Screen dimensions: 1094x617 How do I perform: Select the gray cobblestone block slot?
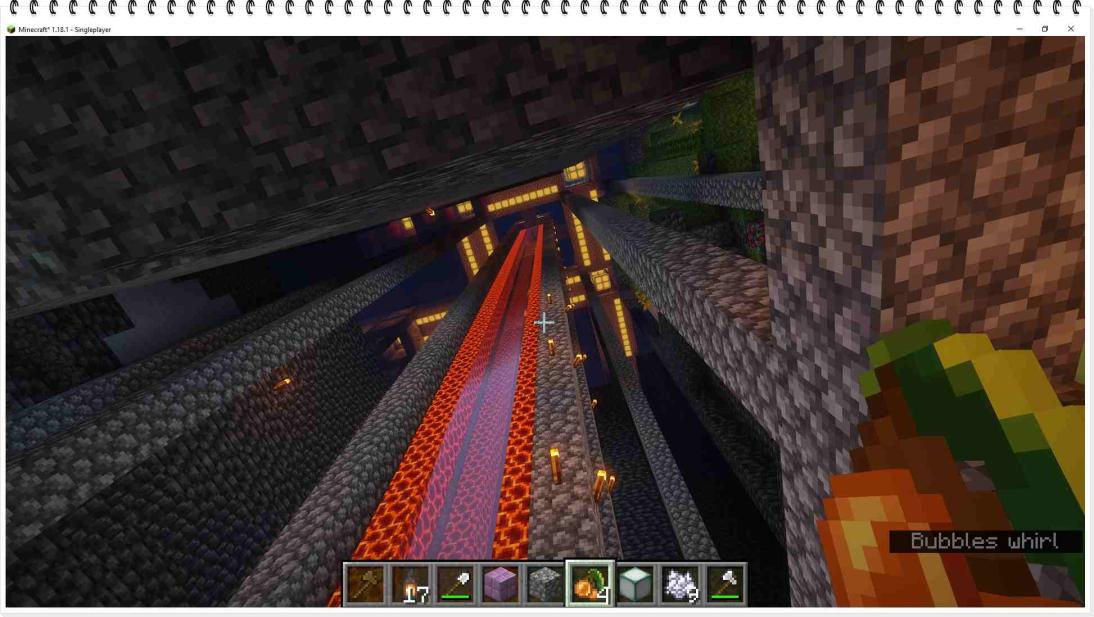click(x=544, y=584)
